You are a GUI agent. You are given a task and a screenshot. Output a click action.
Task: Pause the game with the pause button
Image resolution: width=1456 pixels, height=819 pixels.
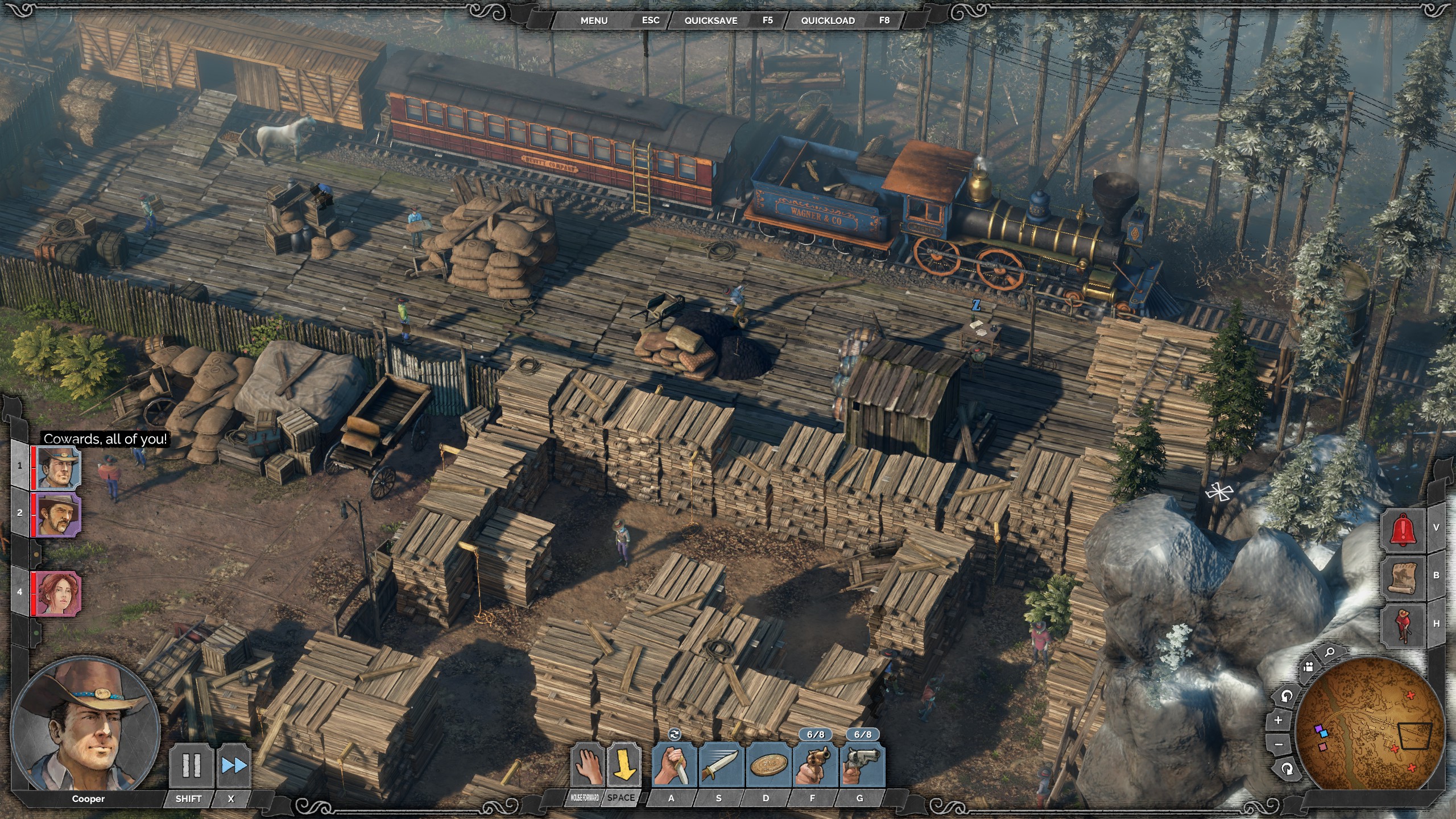point(191,766)
